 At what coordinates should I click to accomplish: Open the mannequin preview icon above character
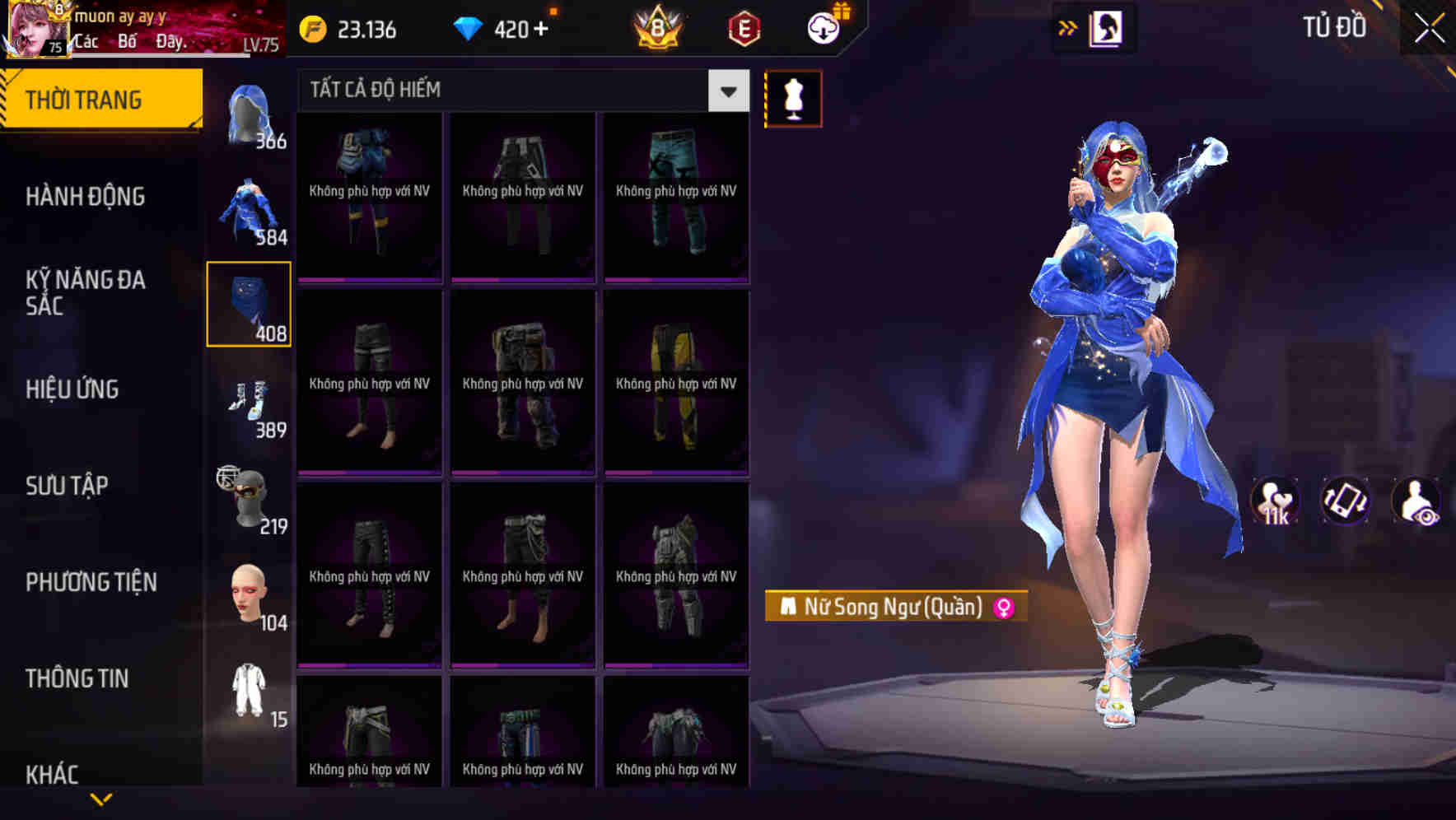pos(793,97)
